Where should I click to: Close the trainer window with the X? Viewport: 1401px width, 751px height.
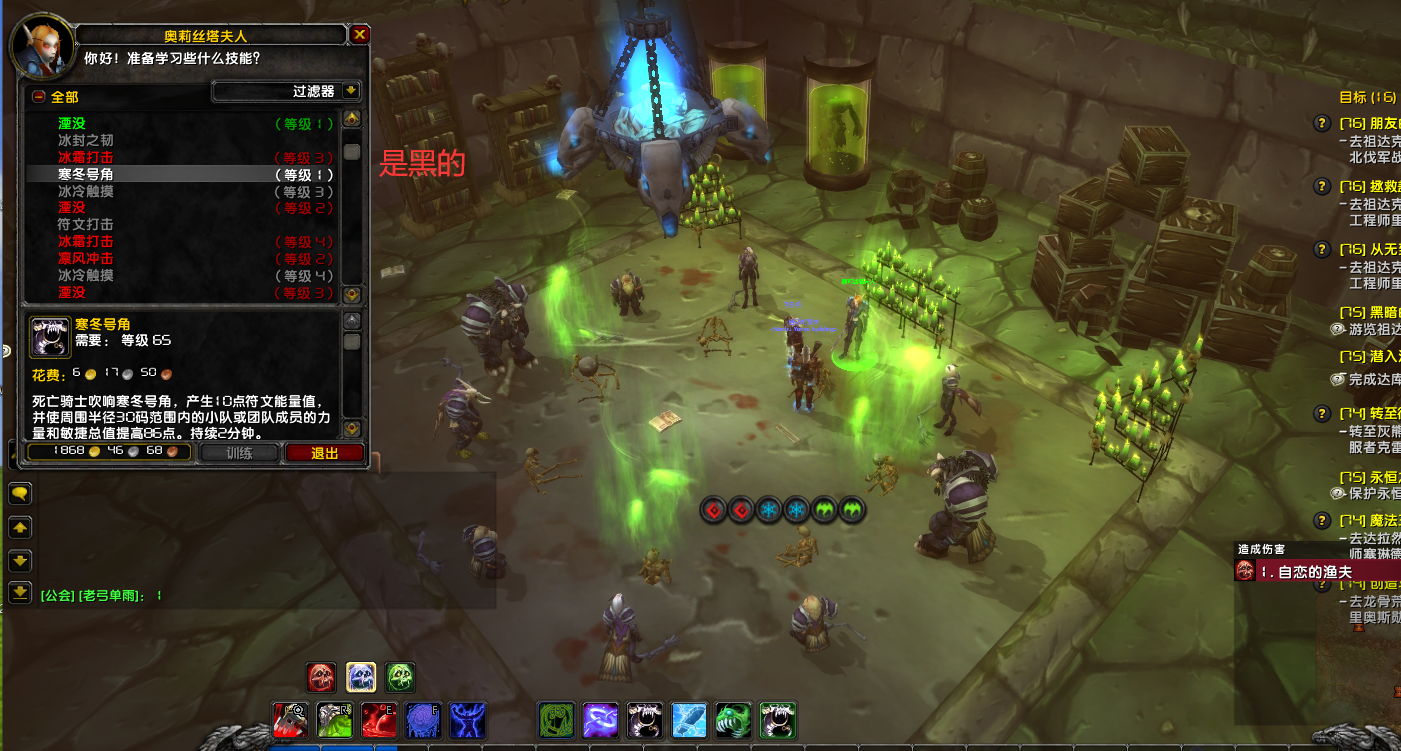[360, 35]
